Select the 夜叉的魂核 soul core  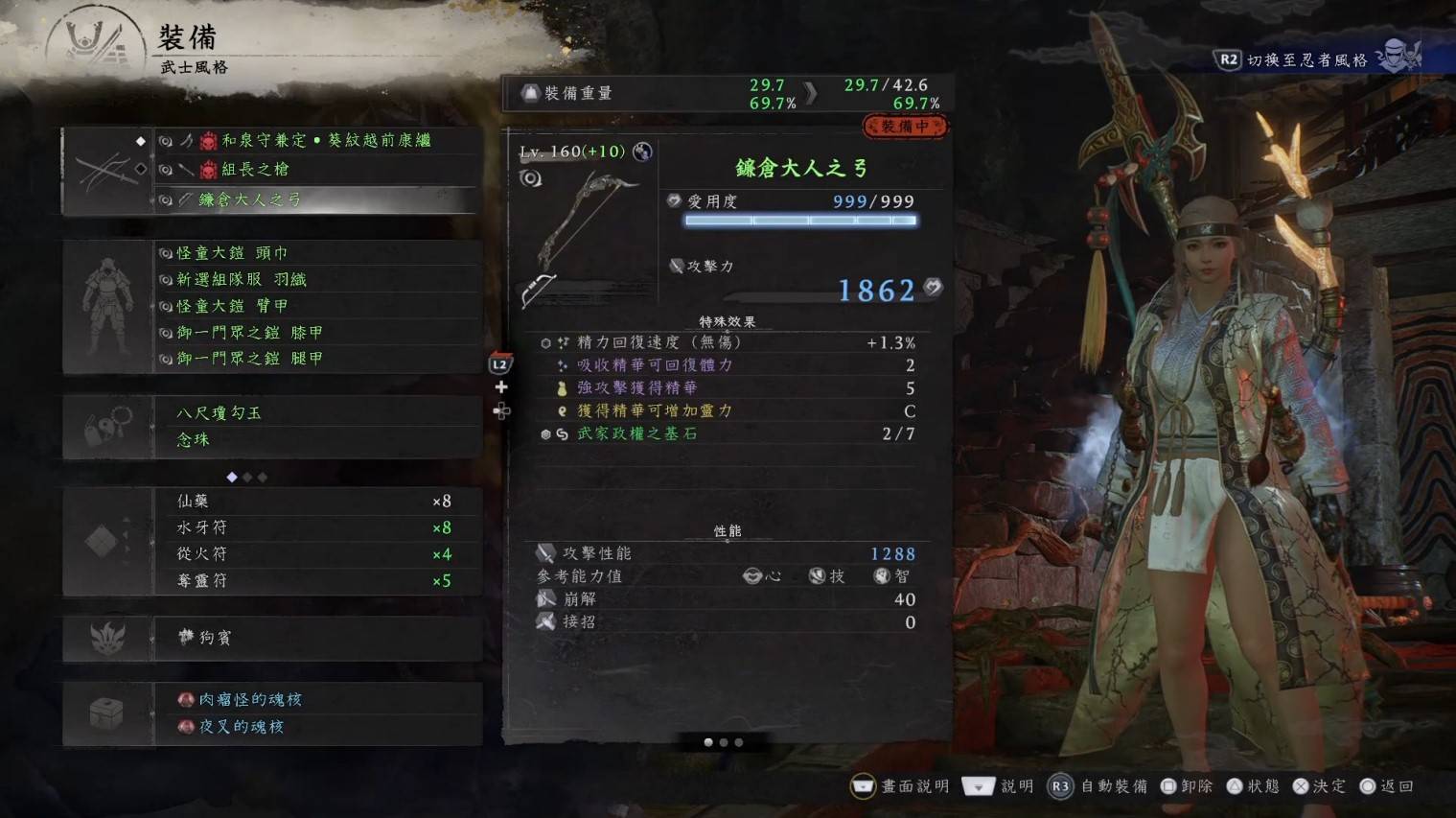tap(241, 727)
